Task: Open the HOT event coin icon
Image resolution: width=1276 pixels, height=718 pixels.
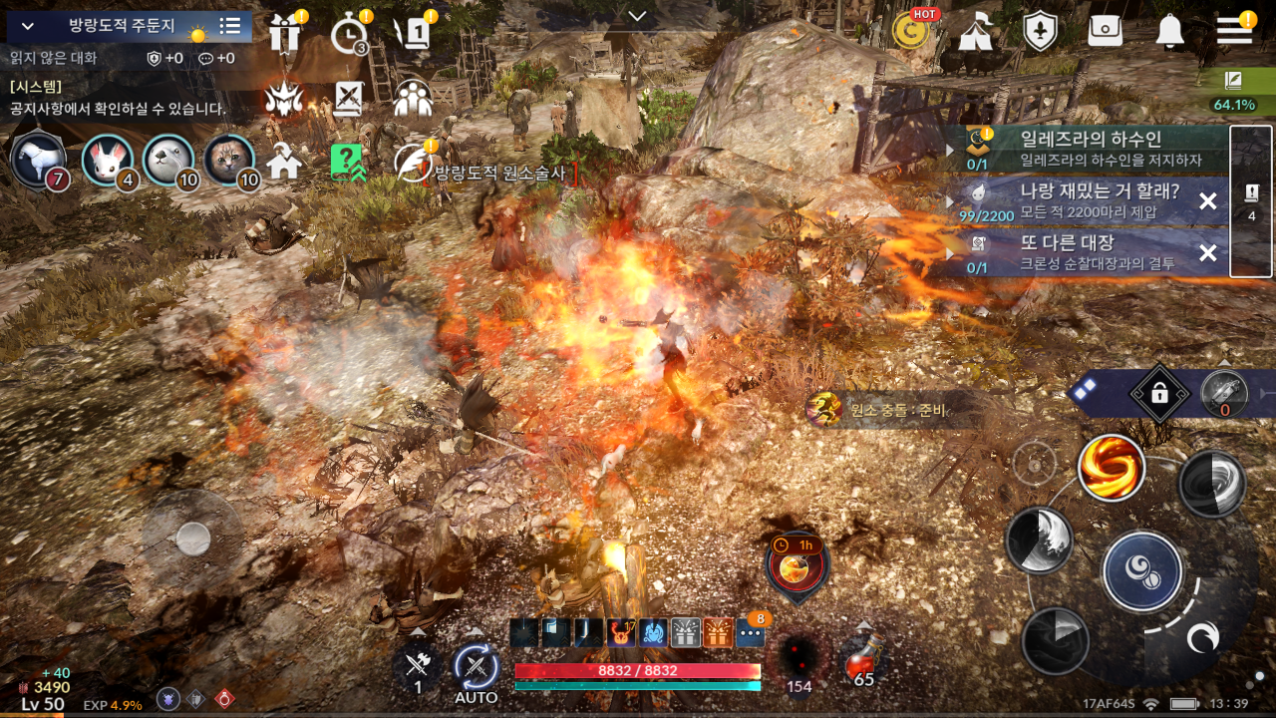Action: tap(910, 30)
